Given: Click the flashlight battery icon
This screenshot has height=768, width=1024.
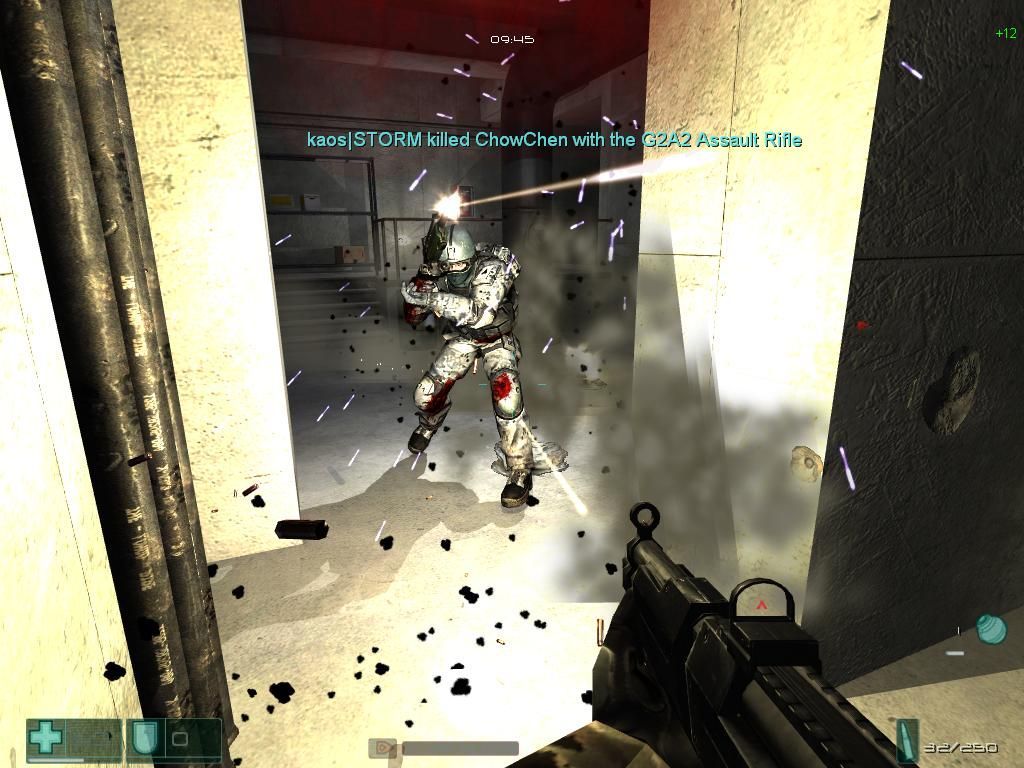Looking at the screenshot, I should tap(381, 748).
